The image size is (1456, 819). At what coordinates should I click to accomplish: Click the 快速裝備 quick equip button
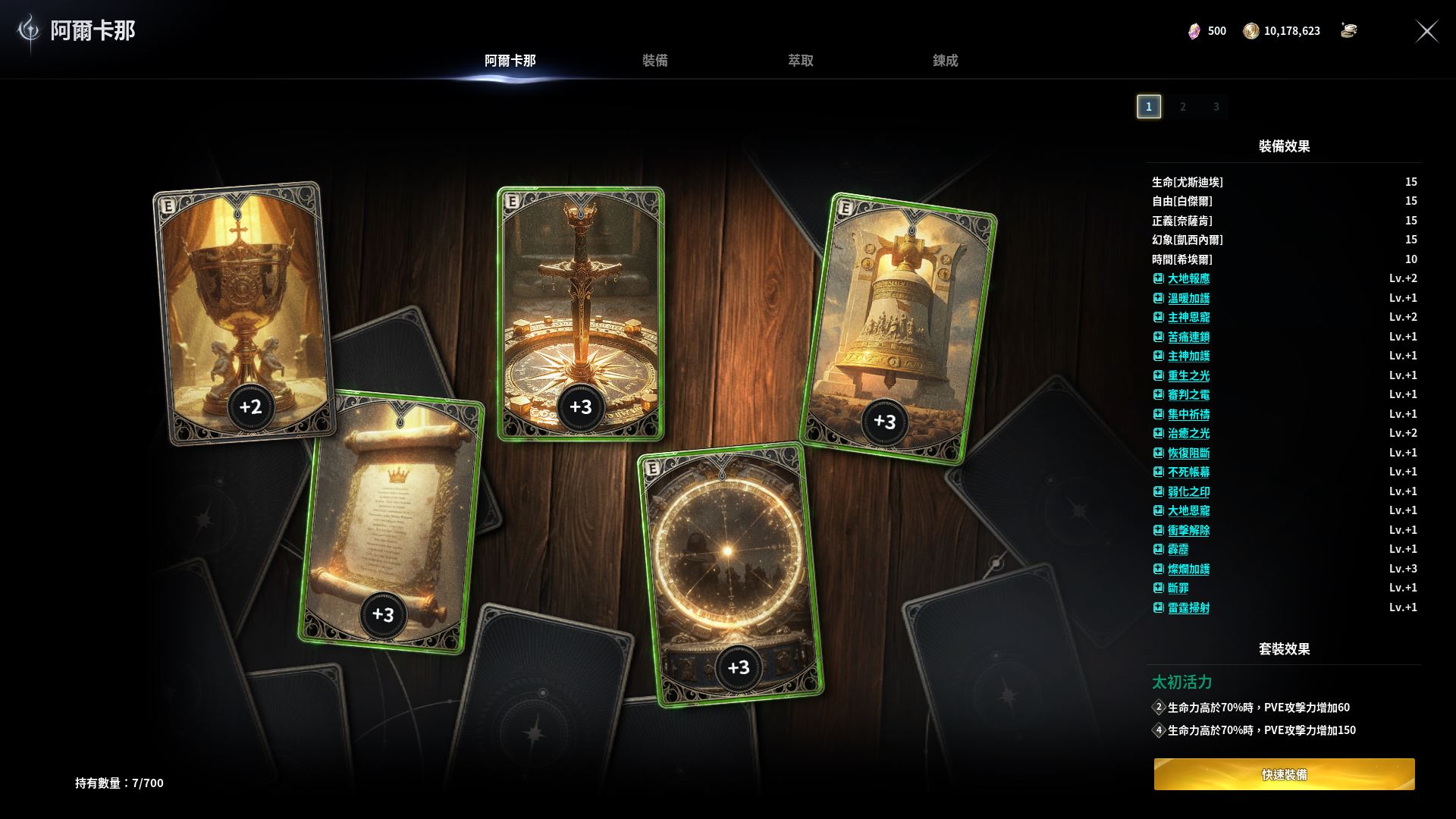(x=1284, y=774)
